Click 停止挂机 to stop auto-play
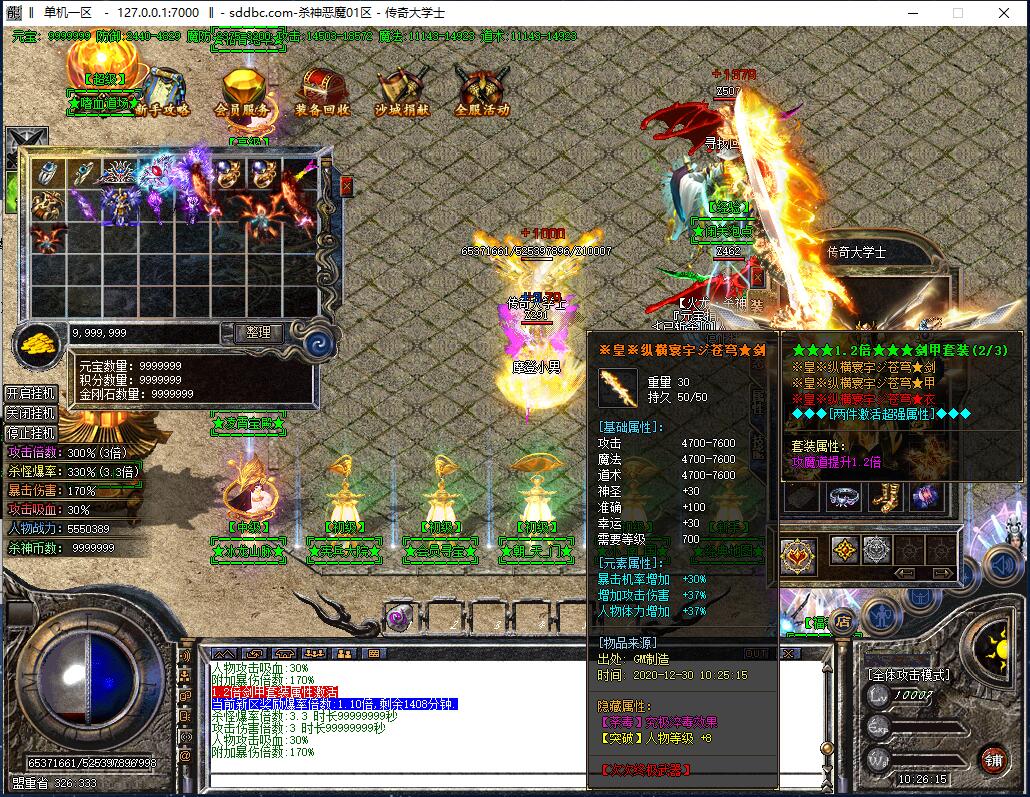Screen dimensions: 1030x797 (x=30, y=433)
